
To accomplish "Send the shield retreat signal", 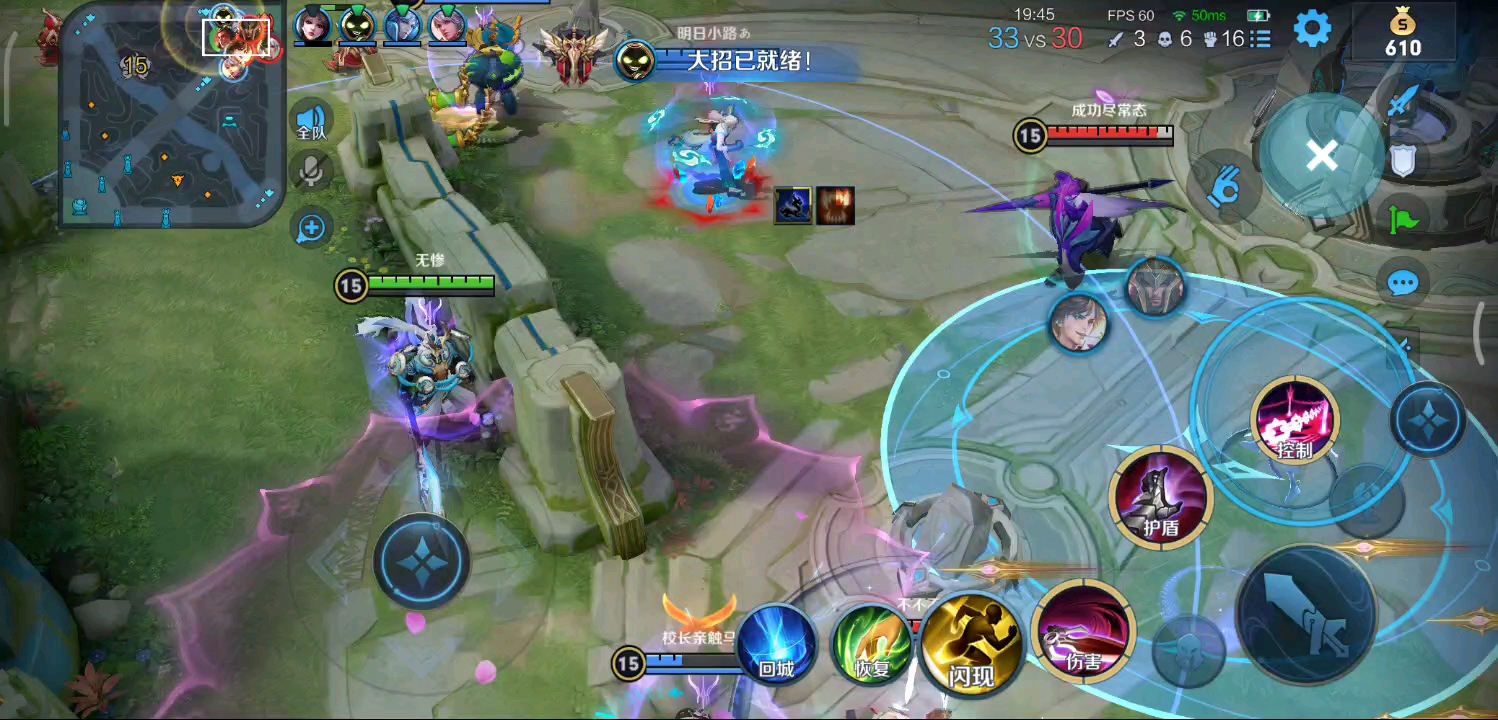I will pos(1403,160).
